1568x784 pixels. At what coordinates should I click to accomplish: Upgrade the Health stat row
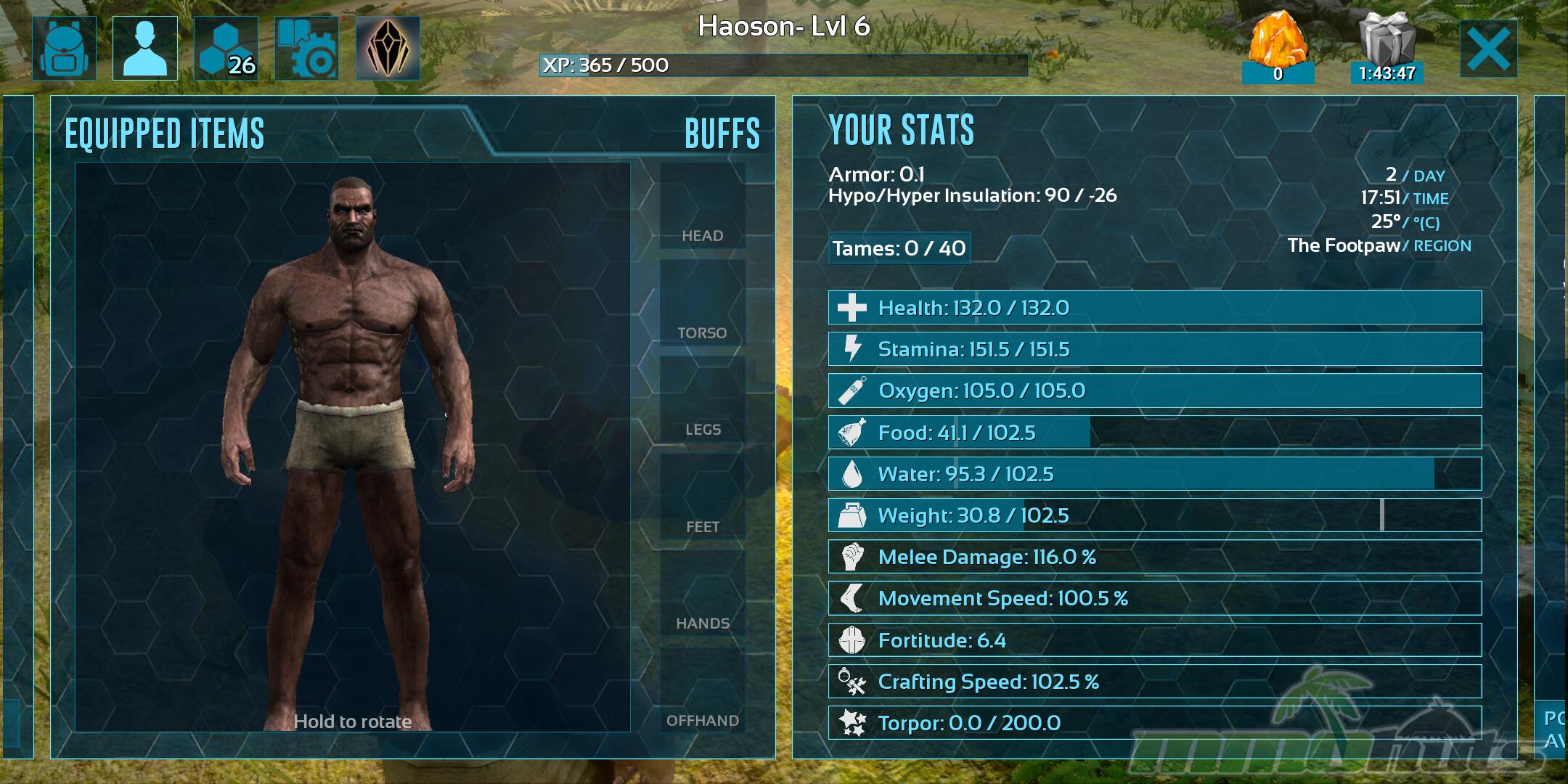[1154, 308]
